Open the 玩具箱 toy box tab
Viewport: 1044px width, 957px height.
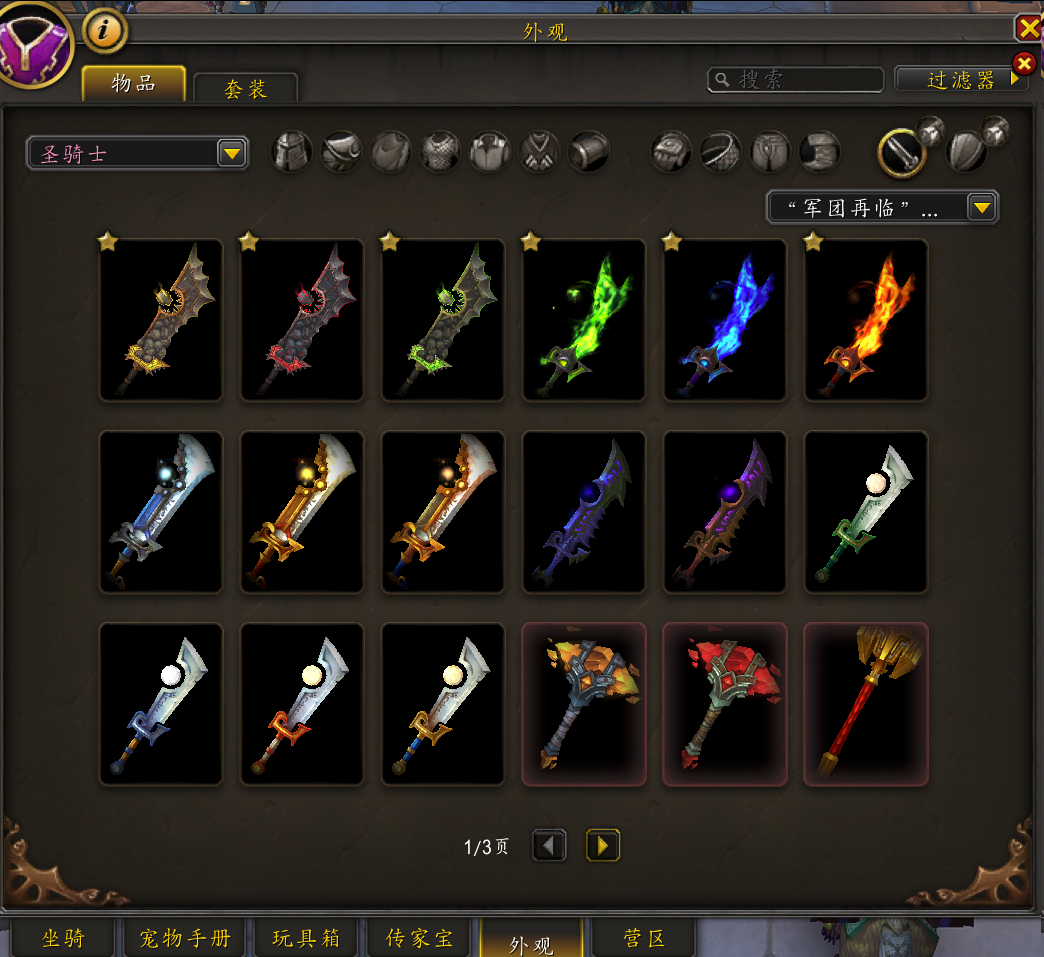click(x=307, y=938)
